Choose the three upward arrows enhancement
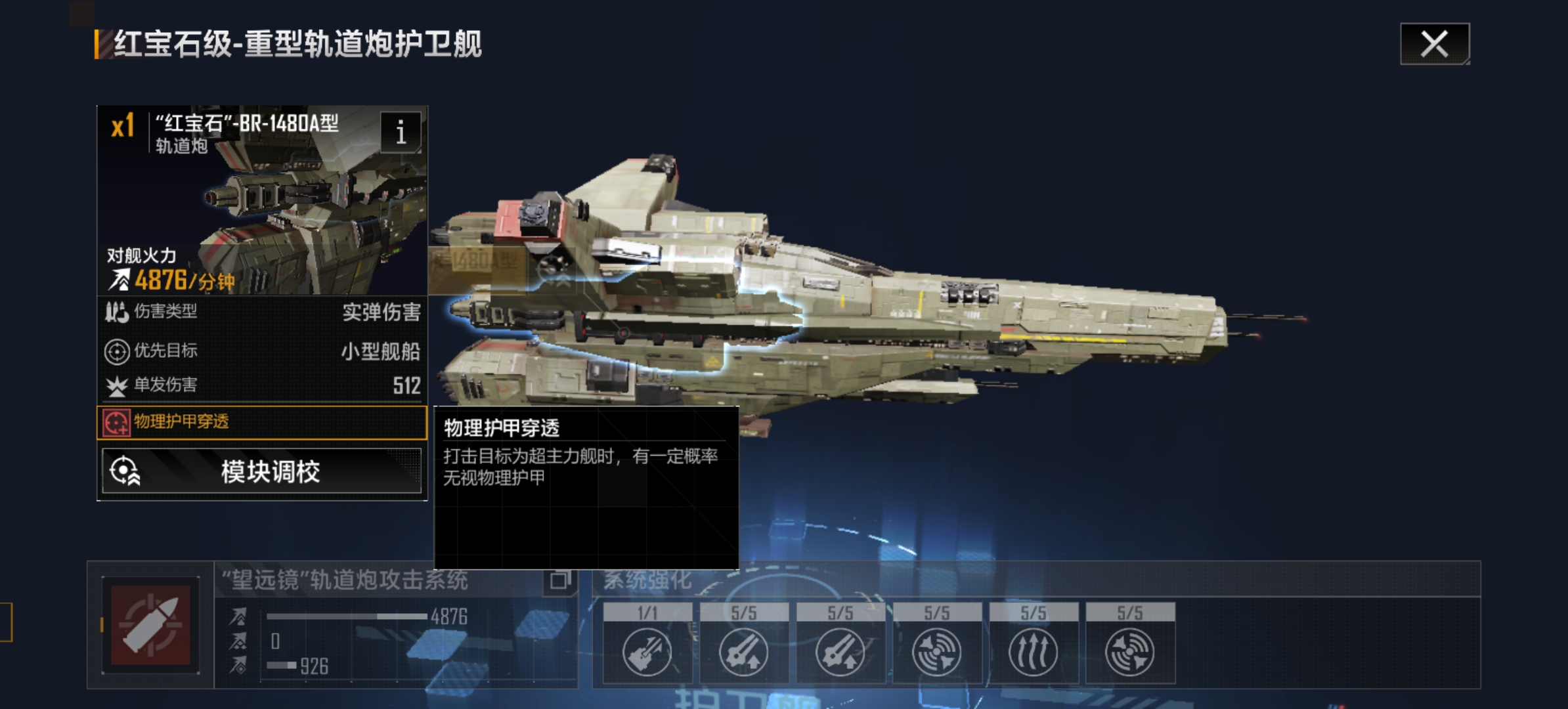 pyautogui.click(x=1033, y=651)
